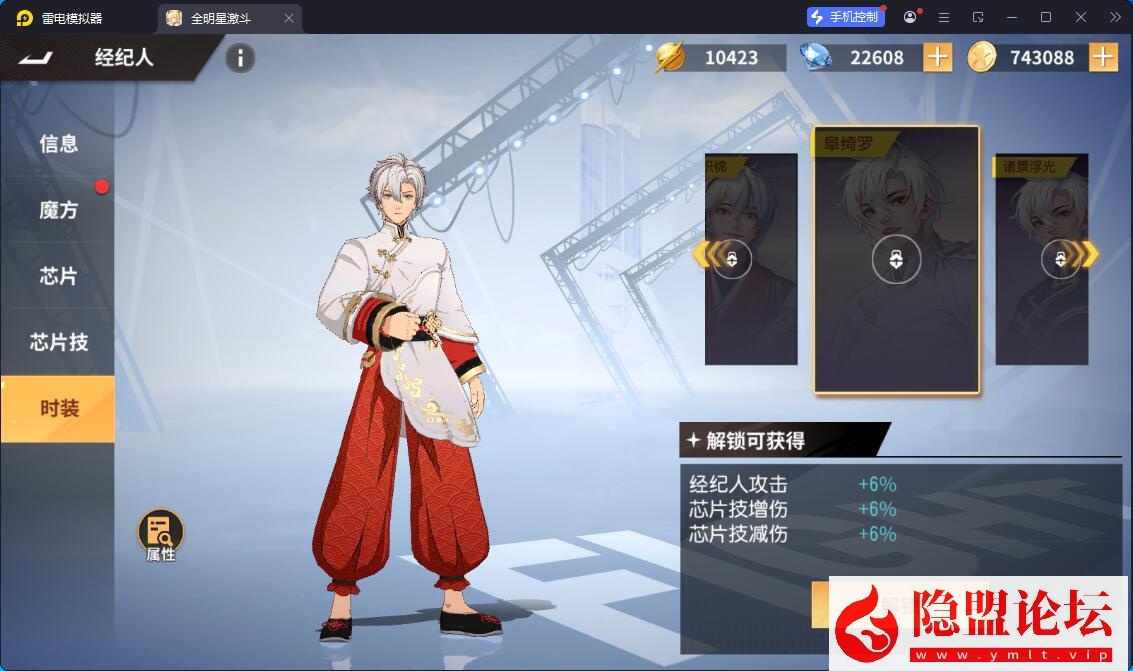The width and height of the screenshot is (1133, 671).
Task: Show previous costumes with left arrow
Action: (705, 255)
